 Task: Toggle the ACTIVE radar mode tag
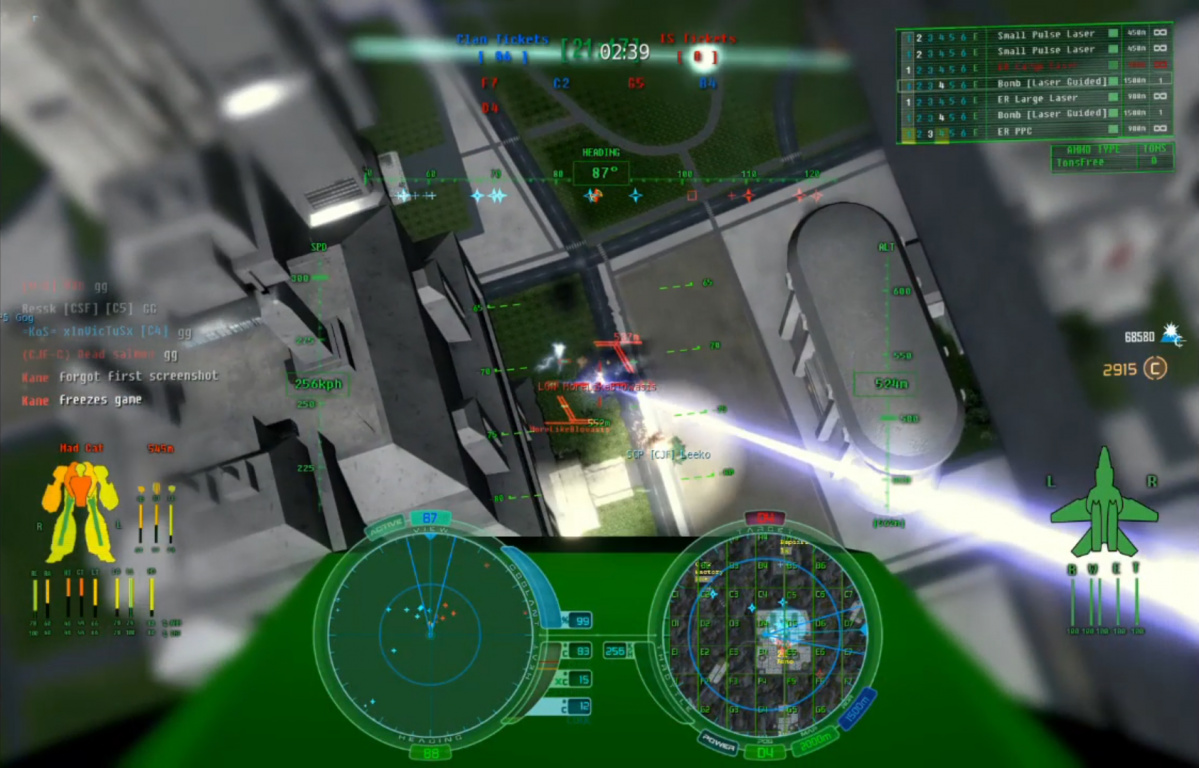[x=385, y=526]
